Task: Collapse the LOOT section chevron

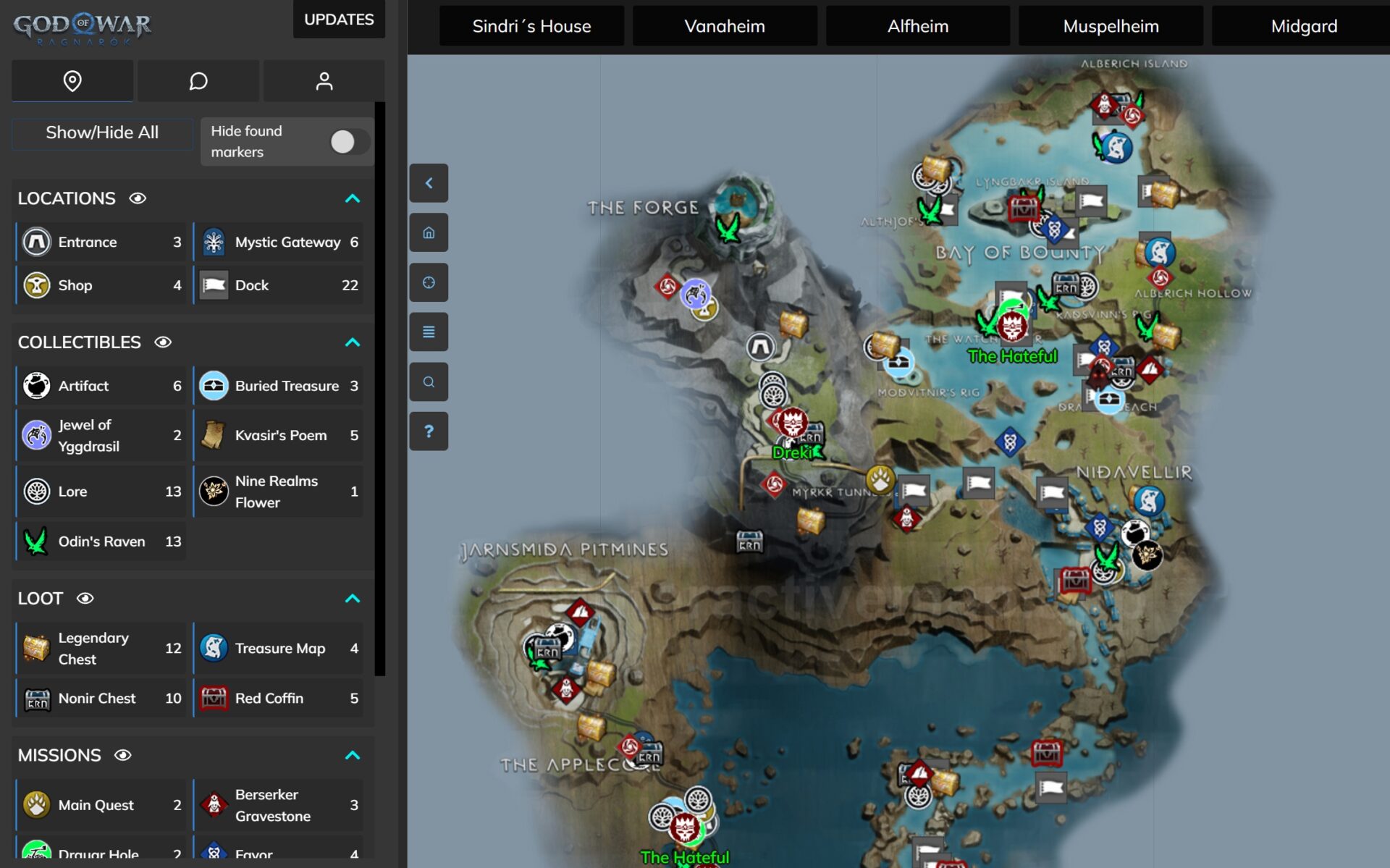Action: (353, 599)
